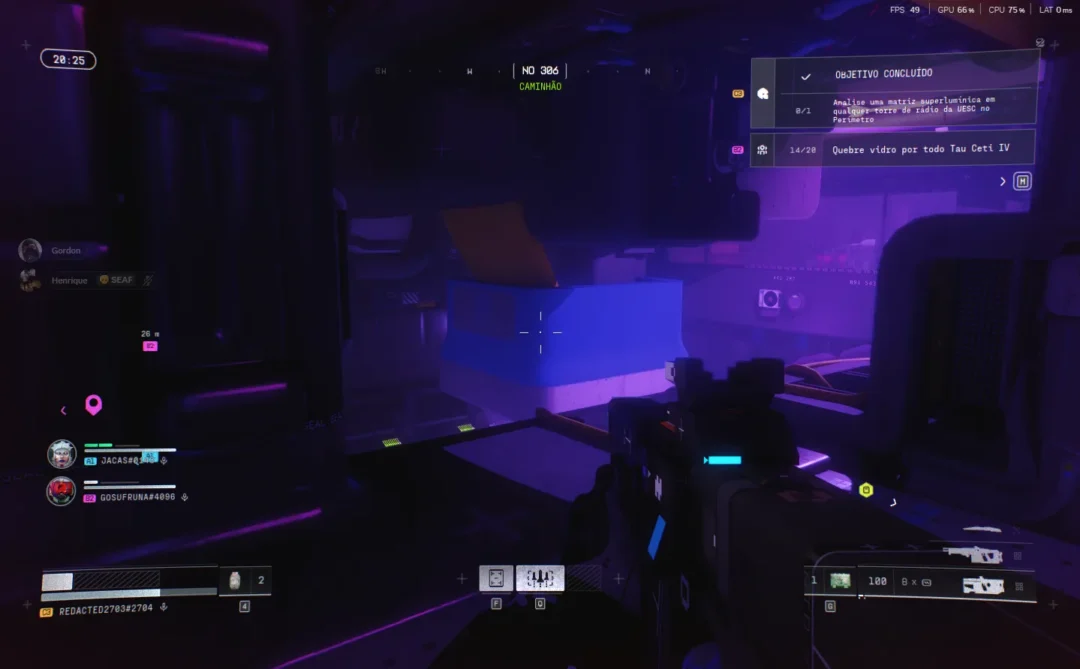This screenshot has height=669, width=1080.
Task: Click the pink chevron beside the map pin
Action: coord(64,410)
